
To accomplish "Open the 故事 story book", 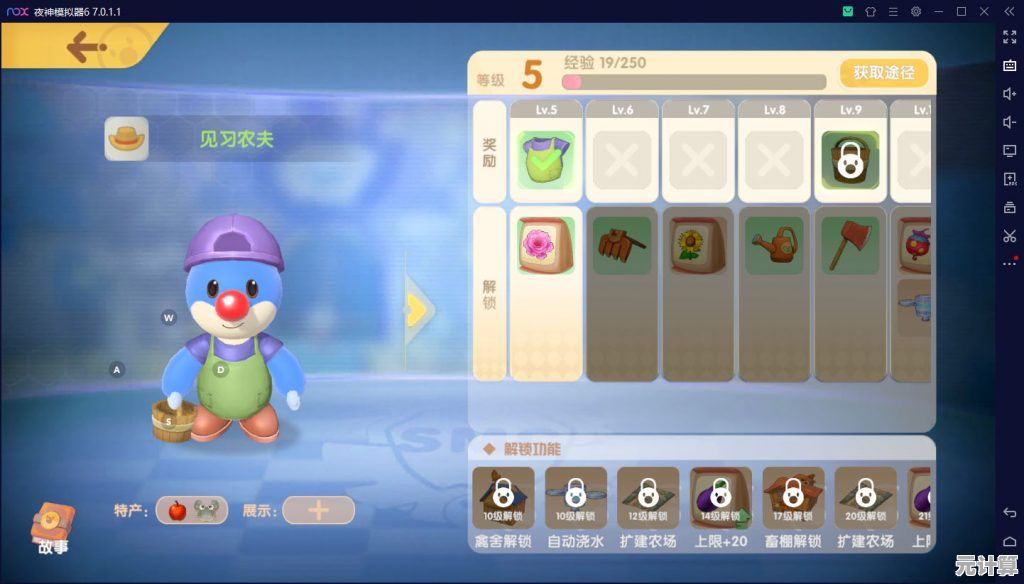I will [x=51, y=528].
